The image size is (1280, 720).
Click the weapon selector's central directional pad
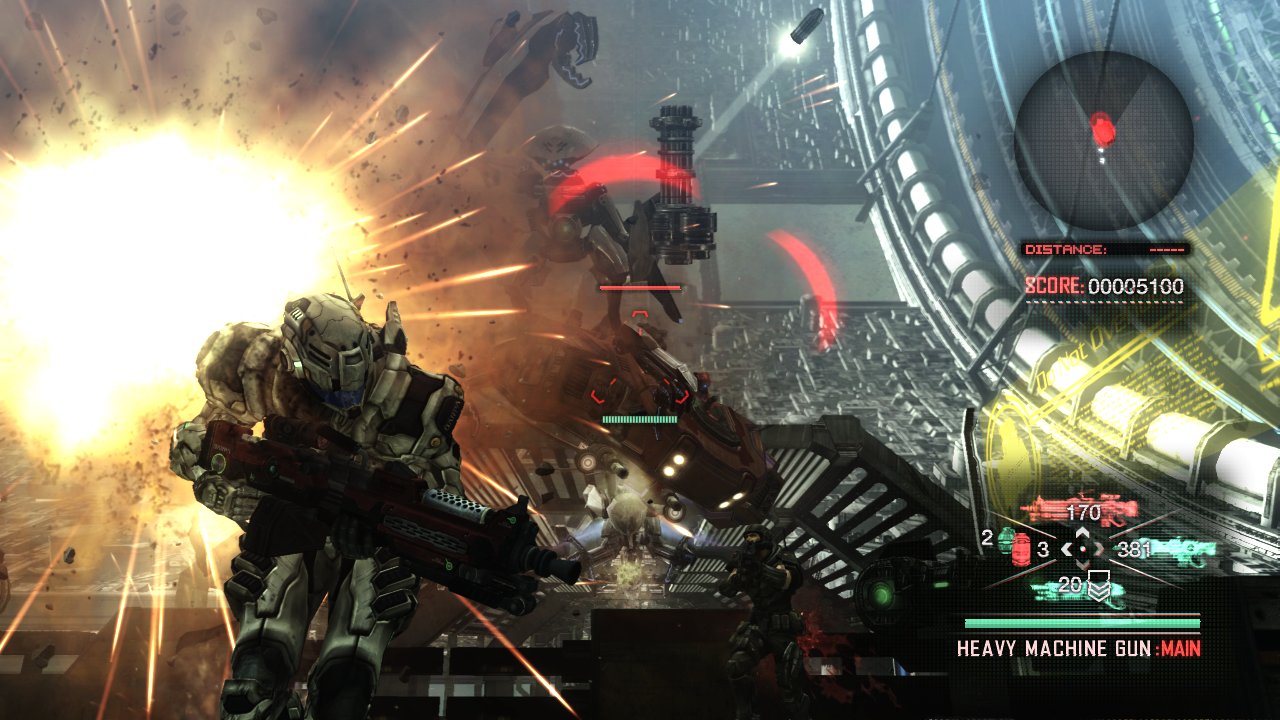[x=1082, y=548]
